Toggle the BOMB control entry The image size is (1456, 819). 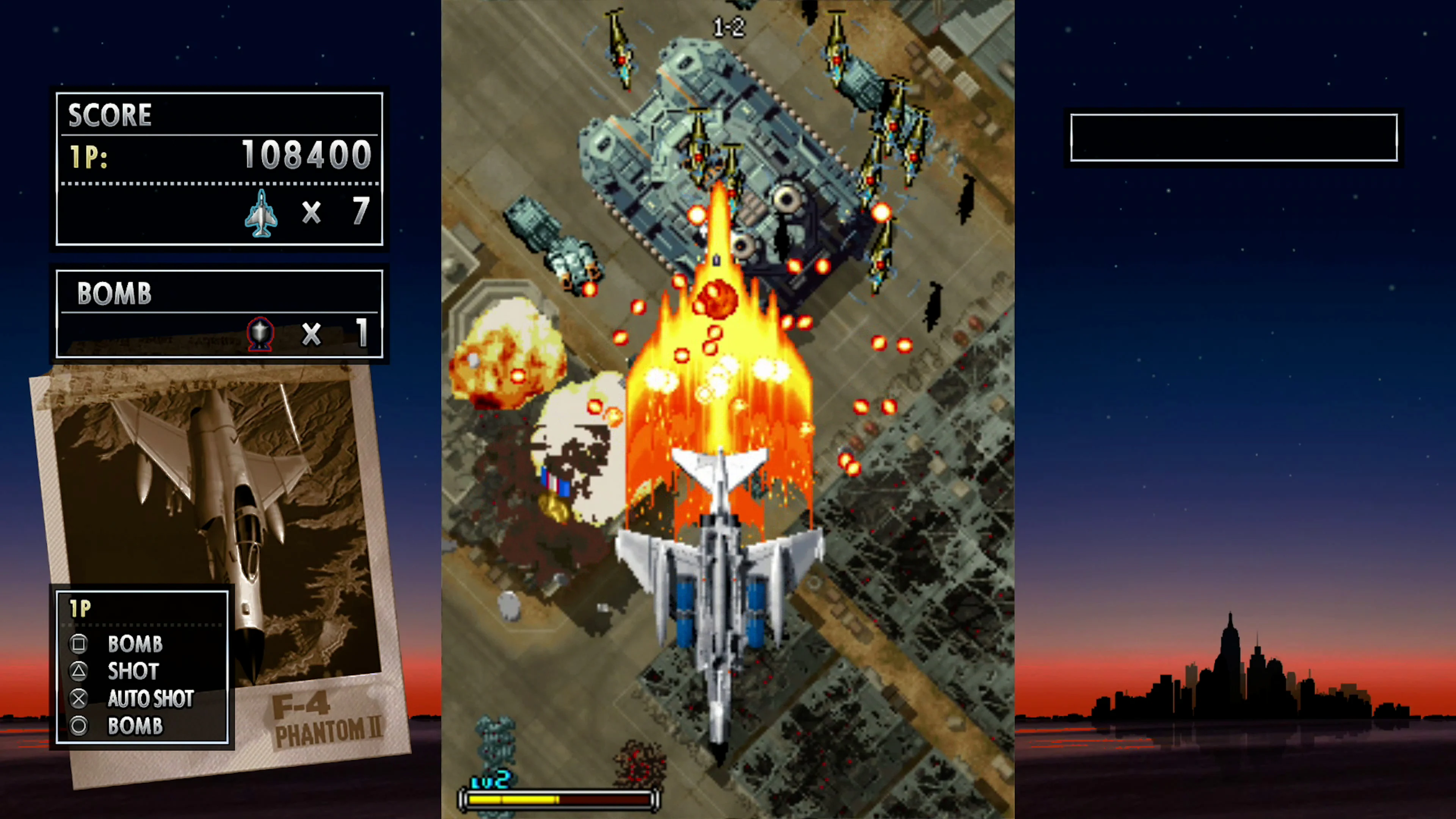pyautogui.click(x=136, y=644)
